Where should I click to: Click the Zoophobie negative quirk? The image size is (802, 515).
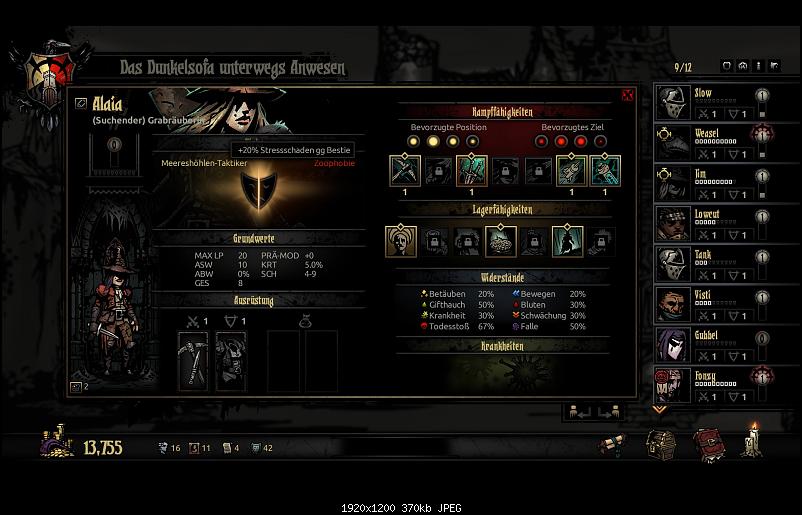[334, 163]
